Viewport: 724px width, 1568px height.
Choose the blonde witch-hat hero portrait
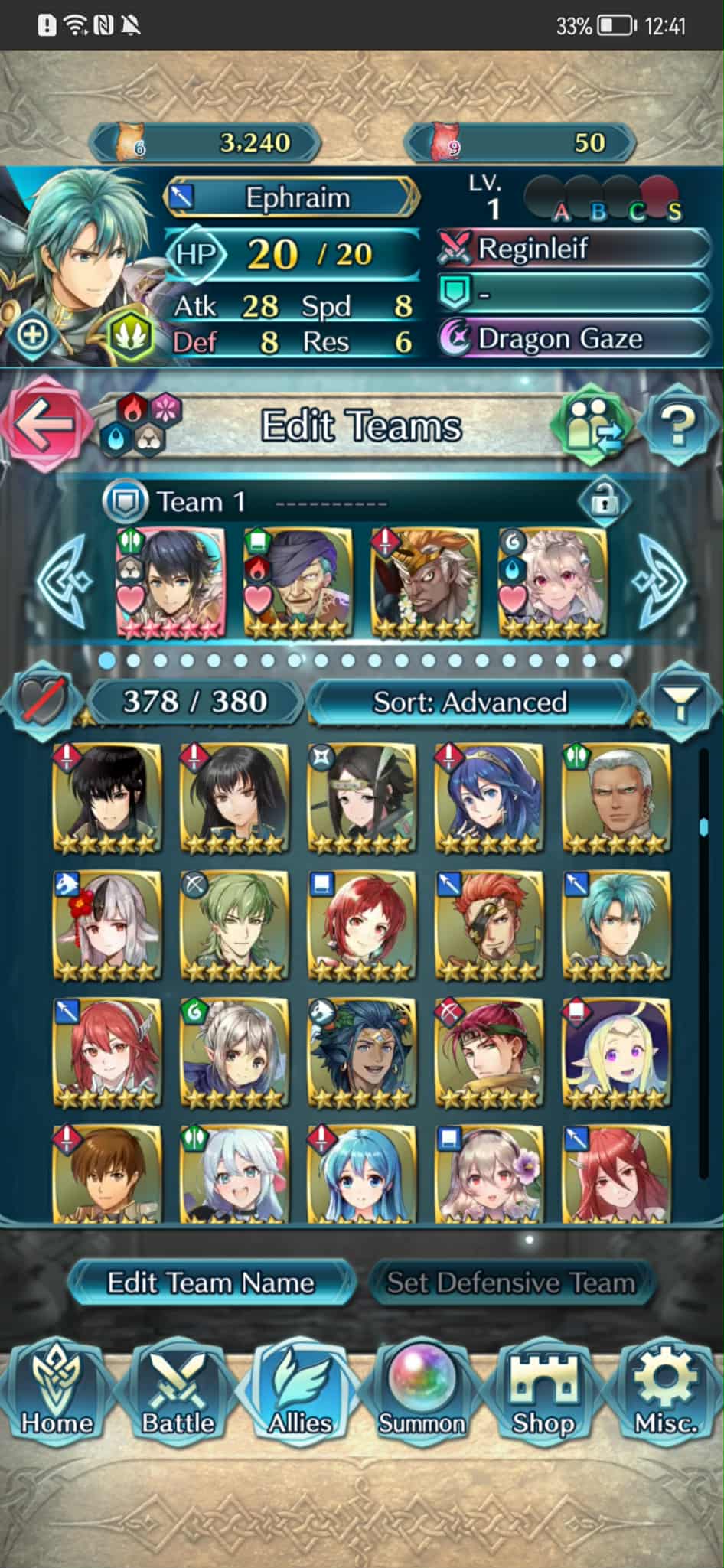[x=616, y=1053]
